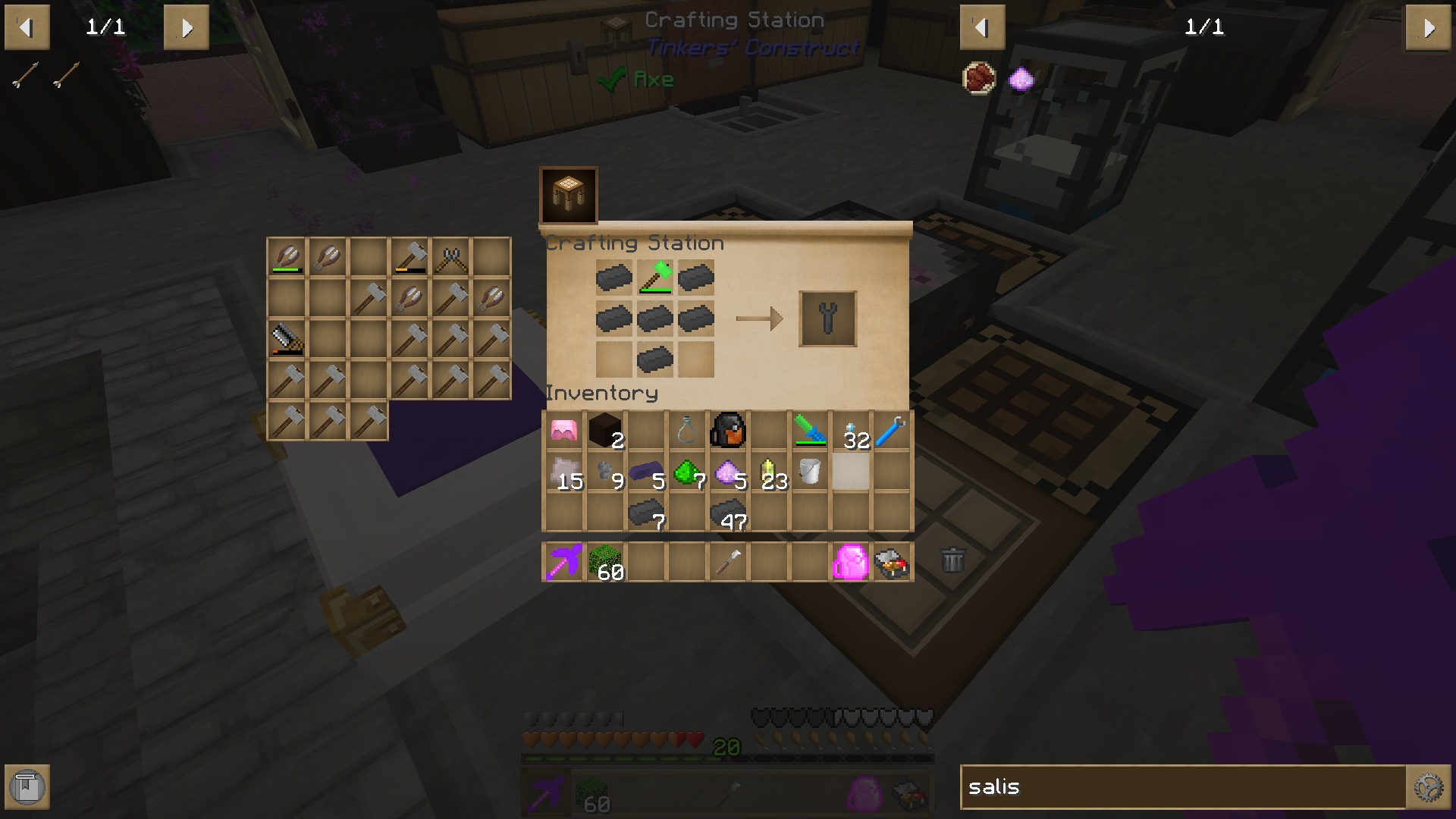Viewport: 1456px width, 819px height.
Task: Switch to the Crafting Station tab above the recipe
Action: tap(569, 195)
